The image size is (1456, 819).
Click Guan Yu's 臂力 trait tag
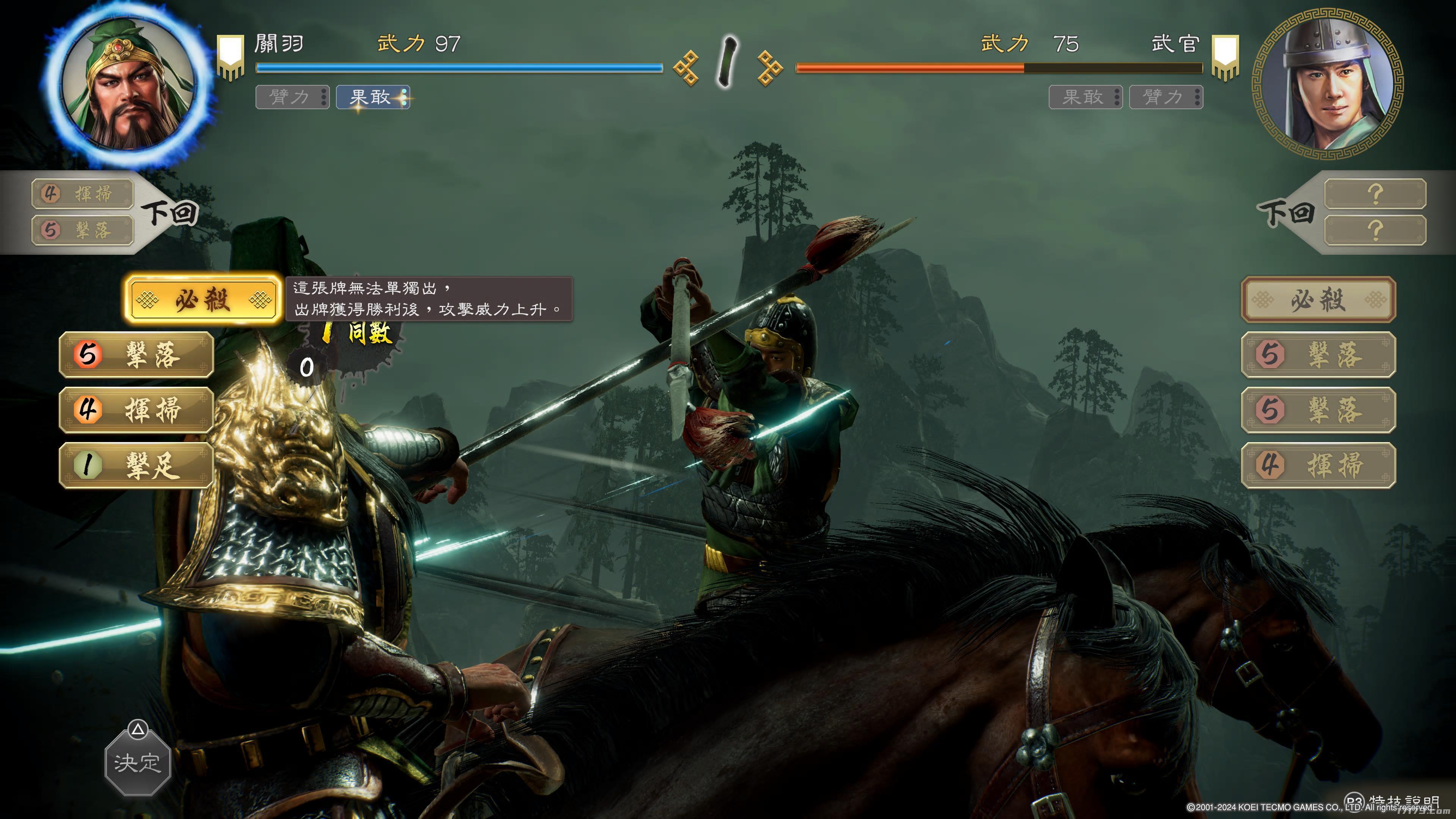pos(292,97)
